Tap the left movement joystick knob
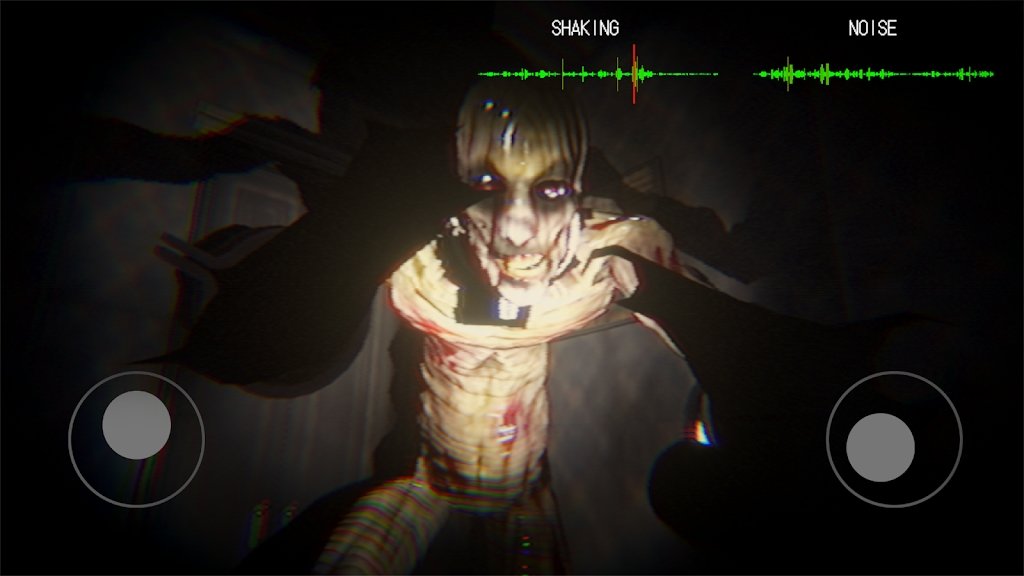The height and width of the screenshot is (576, 1024). pyautogui.click(x=136, y=425)
